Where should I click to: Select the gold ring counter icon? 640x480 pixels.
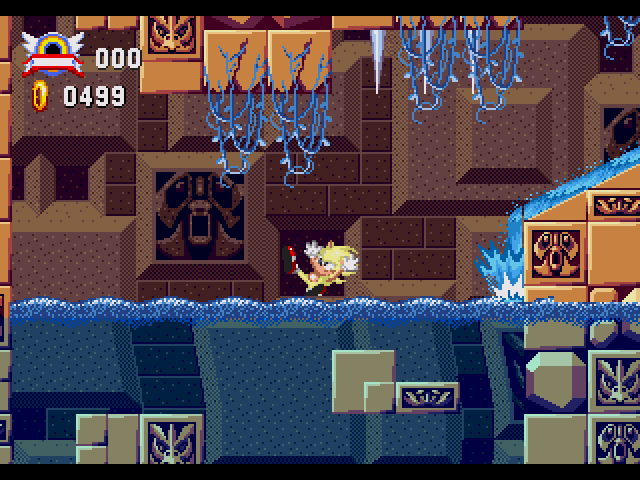click(x=41, y=95)
